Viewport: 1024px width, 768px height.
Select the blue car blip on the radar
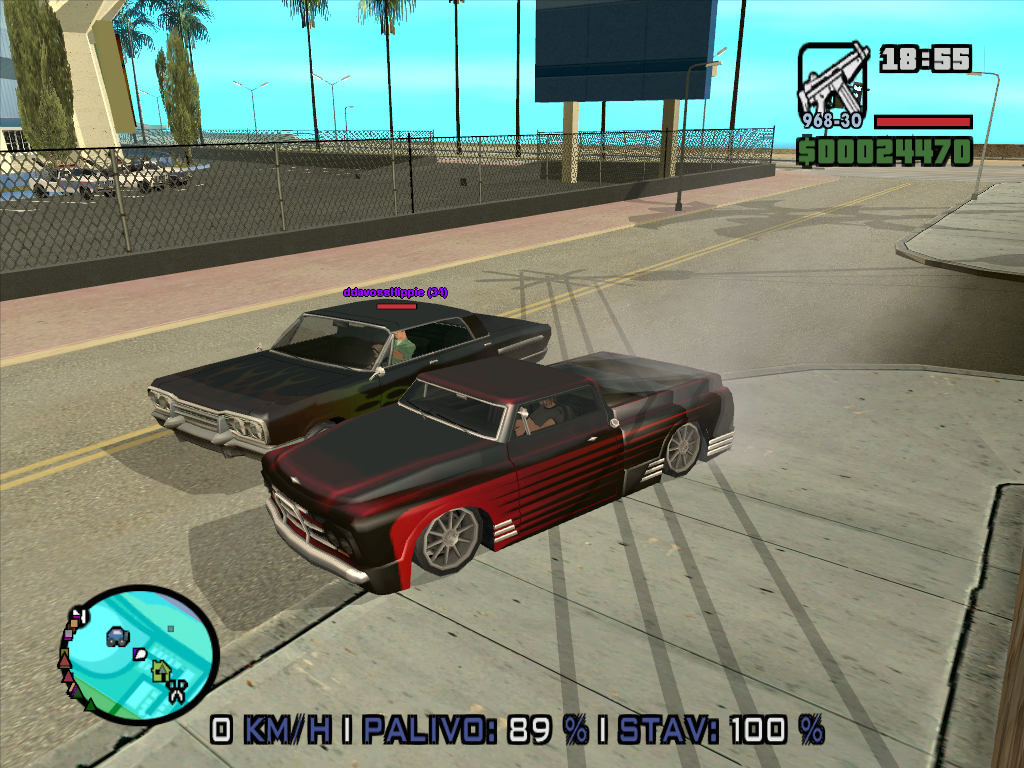(118, 636)
